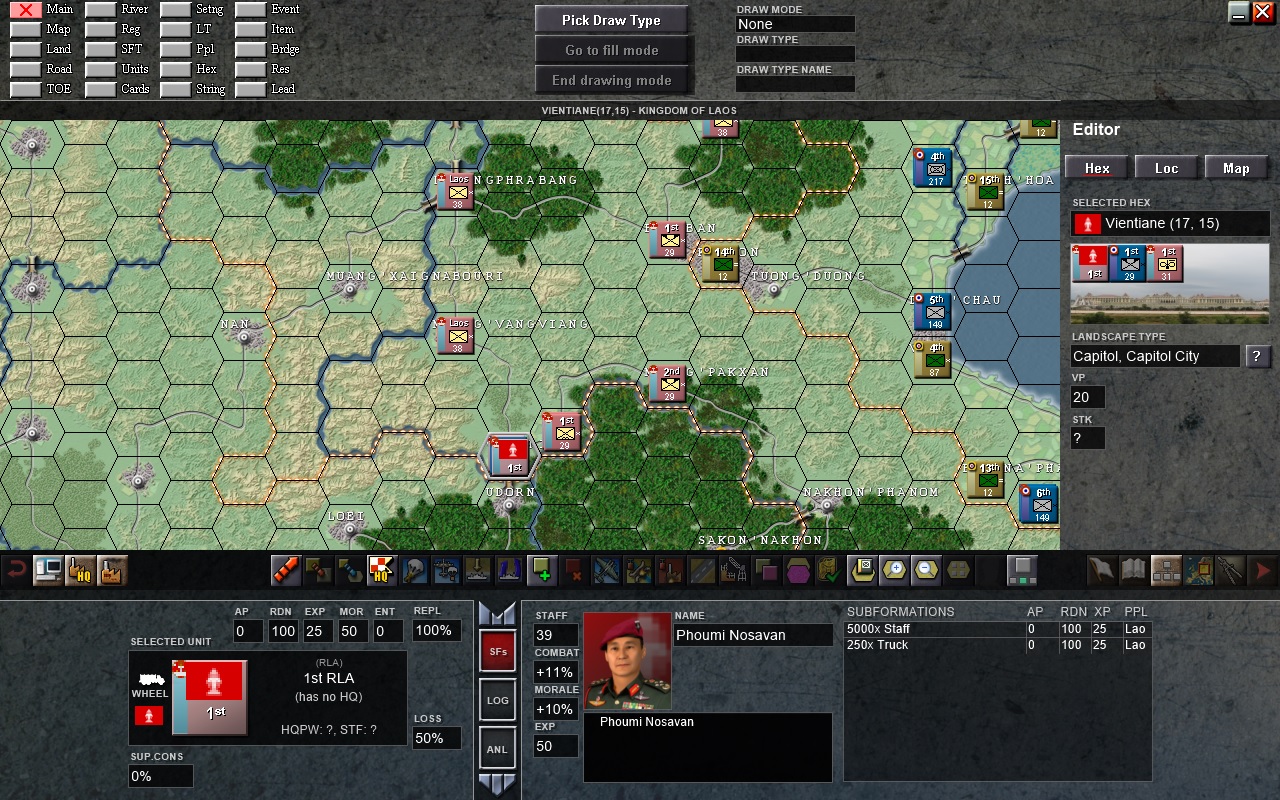Click the red end-turn arrow icon

pyautogui.click(x=1262, y=570)
